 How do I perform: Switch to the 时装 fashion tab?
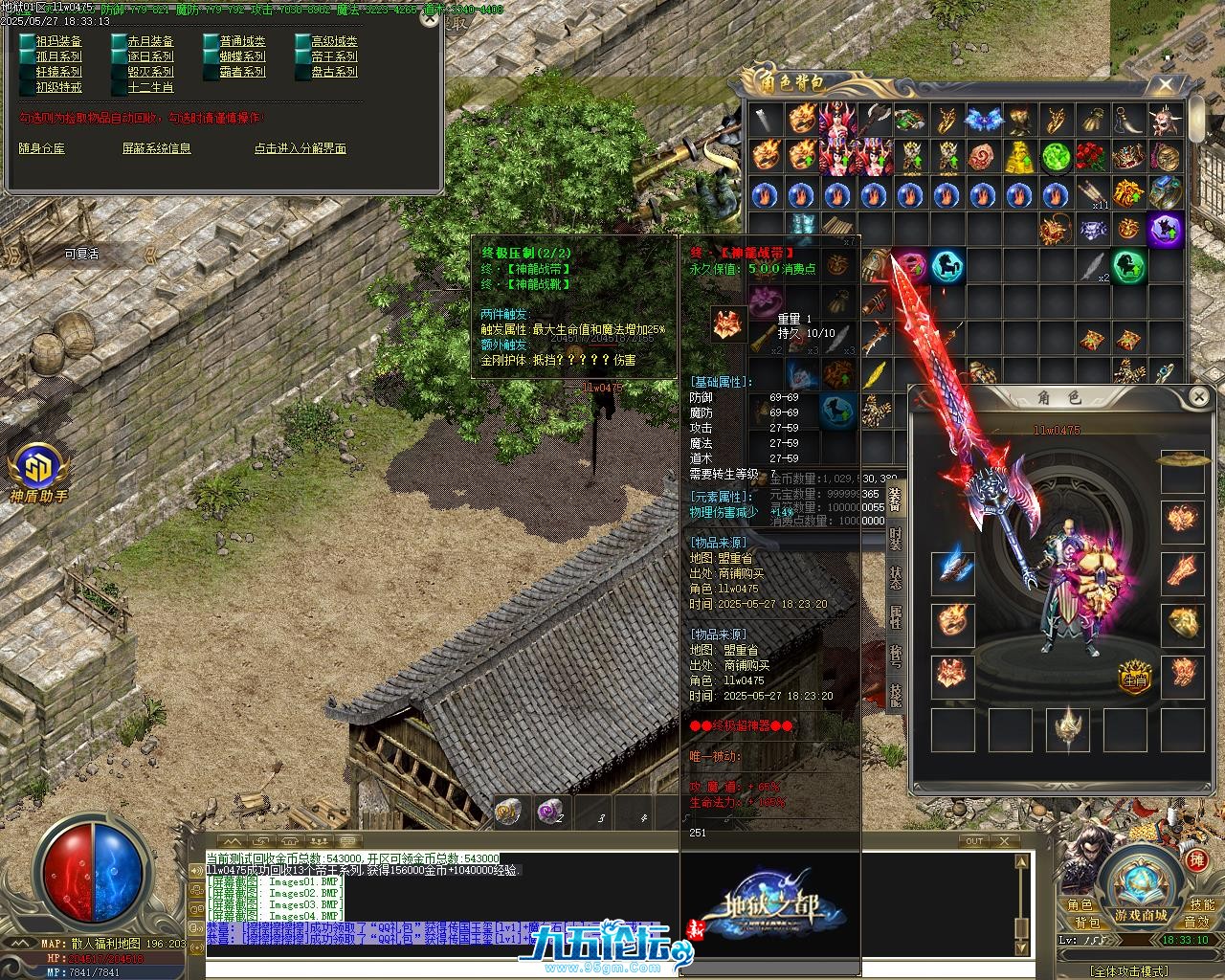[x=896, y=539]
